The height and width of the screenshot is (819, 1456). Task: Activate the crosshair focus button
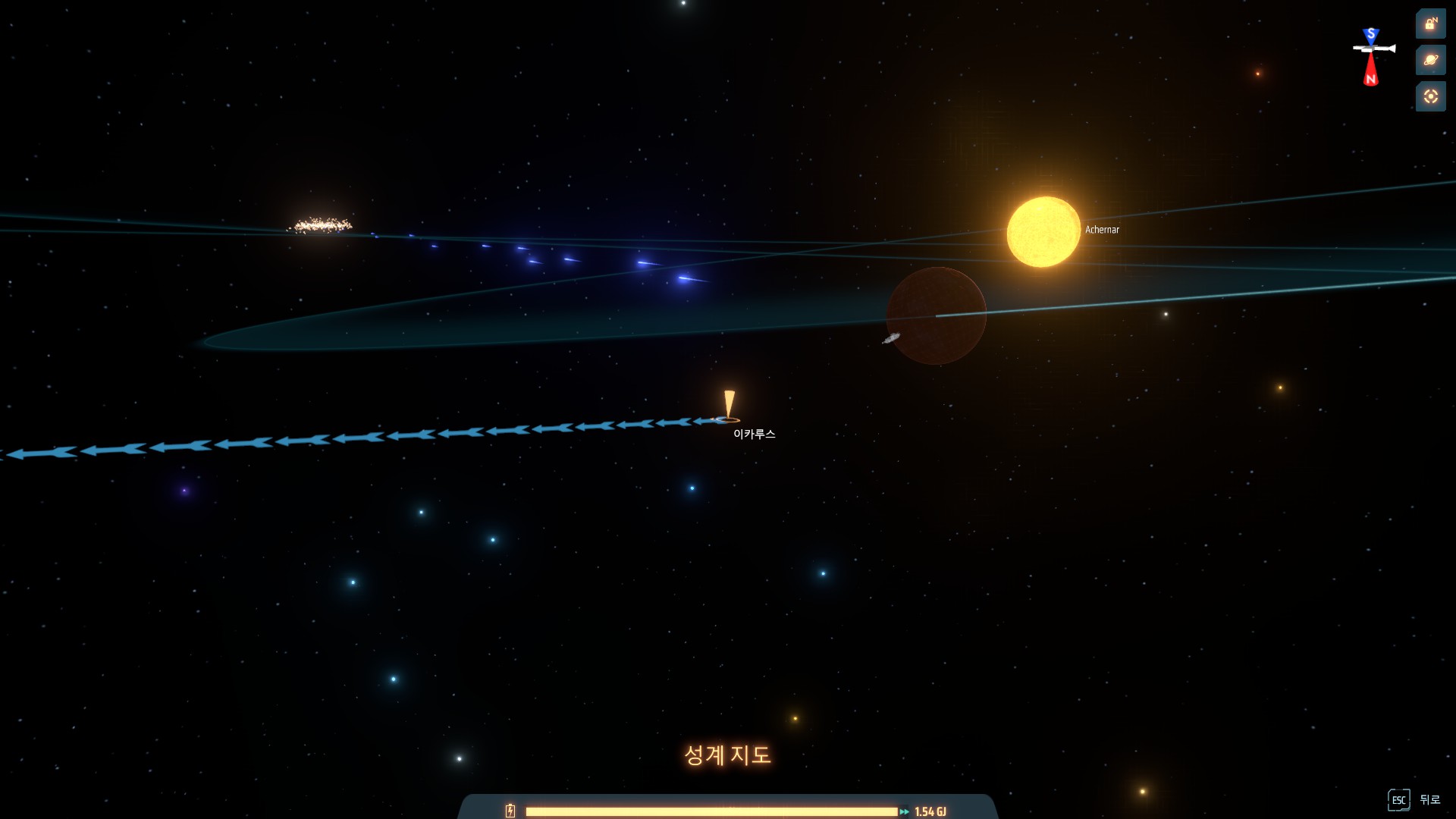[1430, 96]
